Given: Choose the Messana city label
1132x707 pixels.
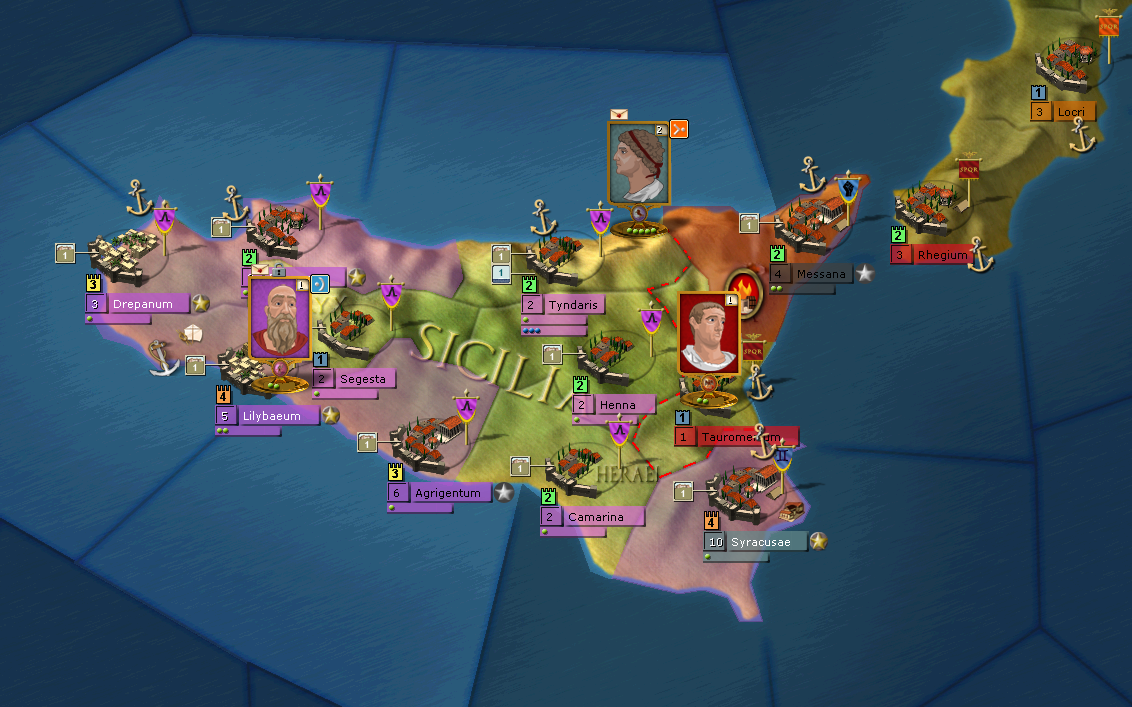Looking at the screenshot, I should (x=819, y=274).
